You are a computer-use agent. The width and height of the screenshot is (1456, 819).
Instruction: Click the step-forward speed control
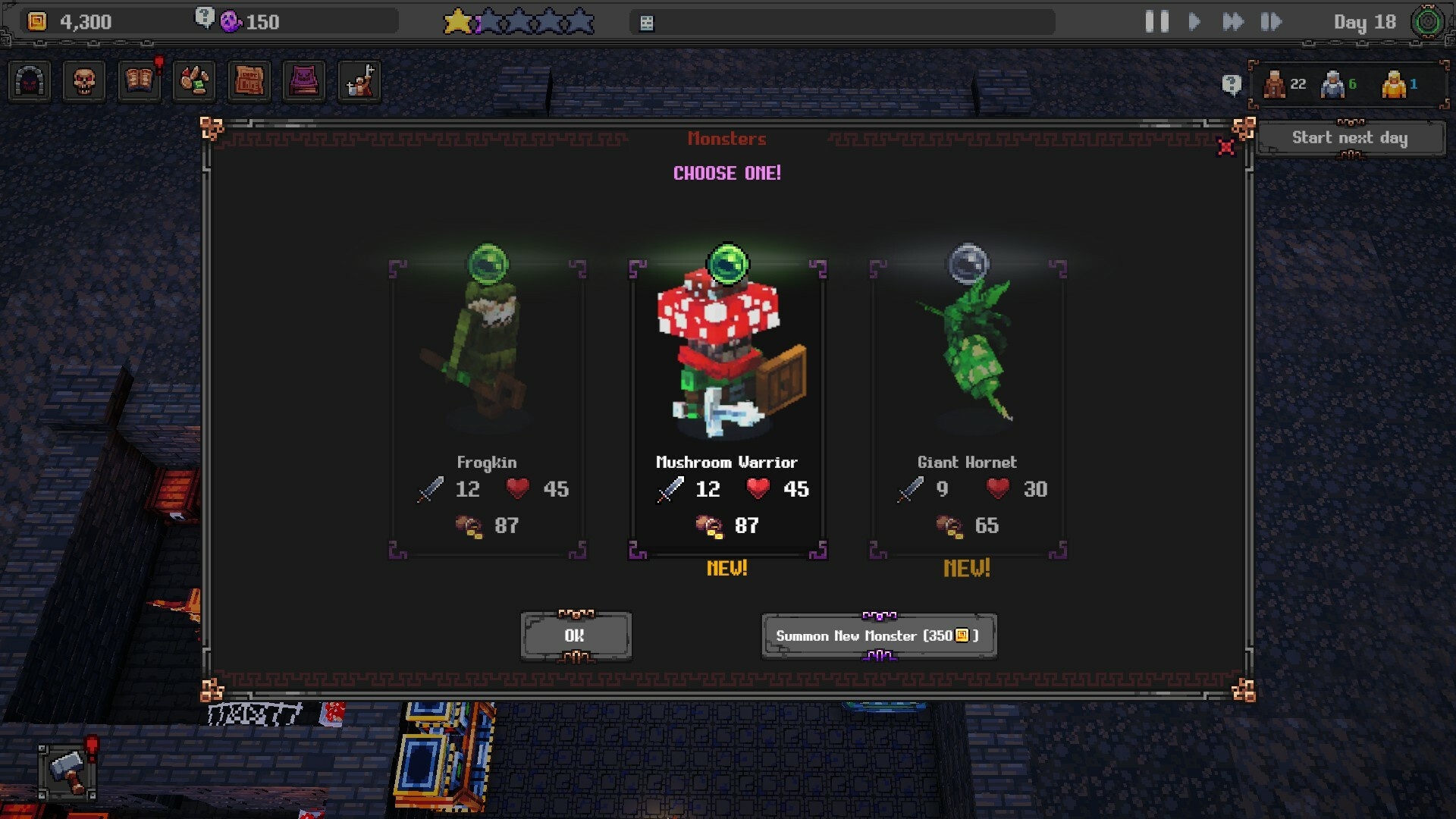coord(1271,22)
